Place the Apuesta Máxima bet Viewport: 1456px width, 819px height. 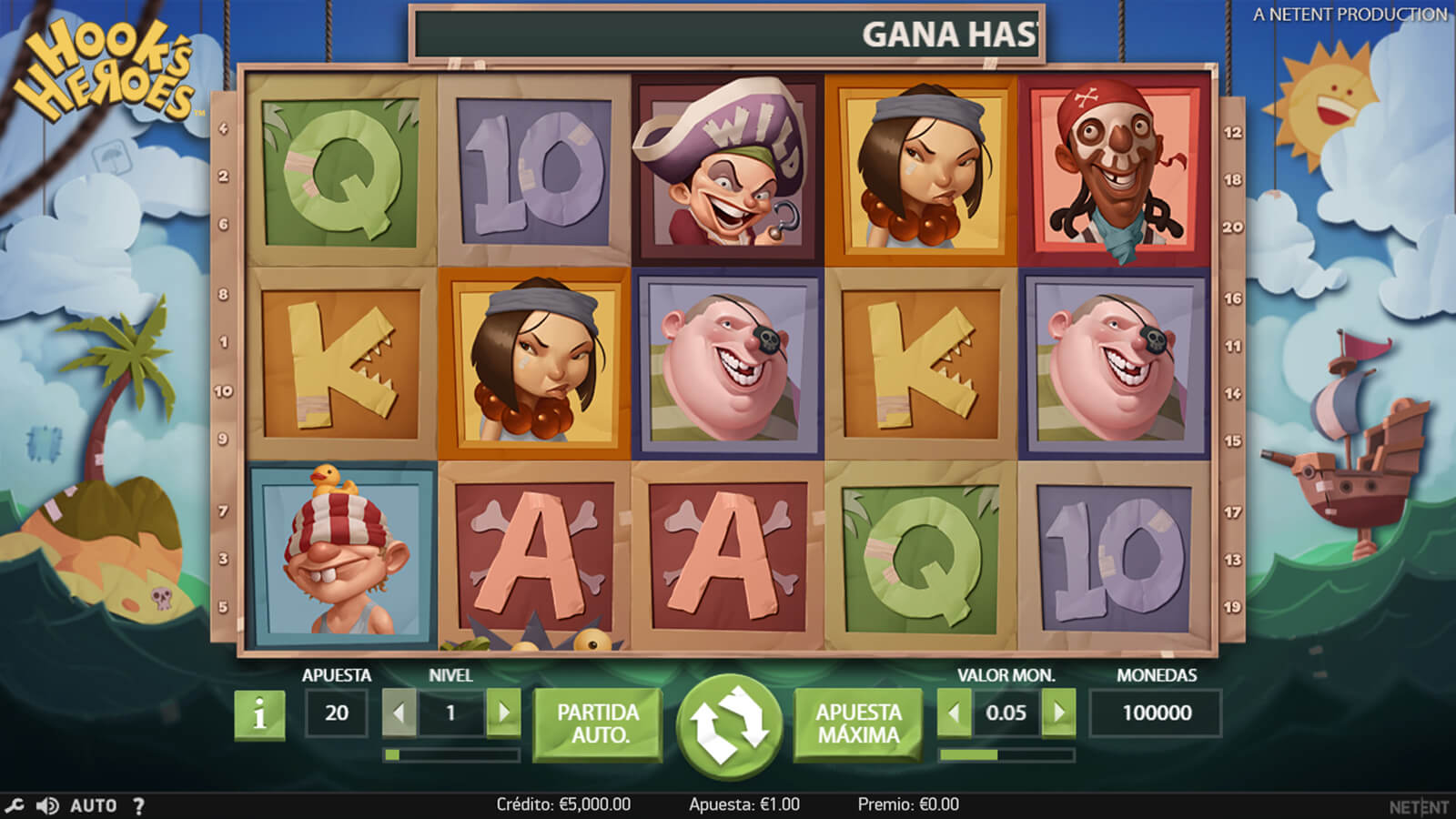point(858,723)
